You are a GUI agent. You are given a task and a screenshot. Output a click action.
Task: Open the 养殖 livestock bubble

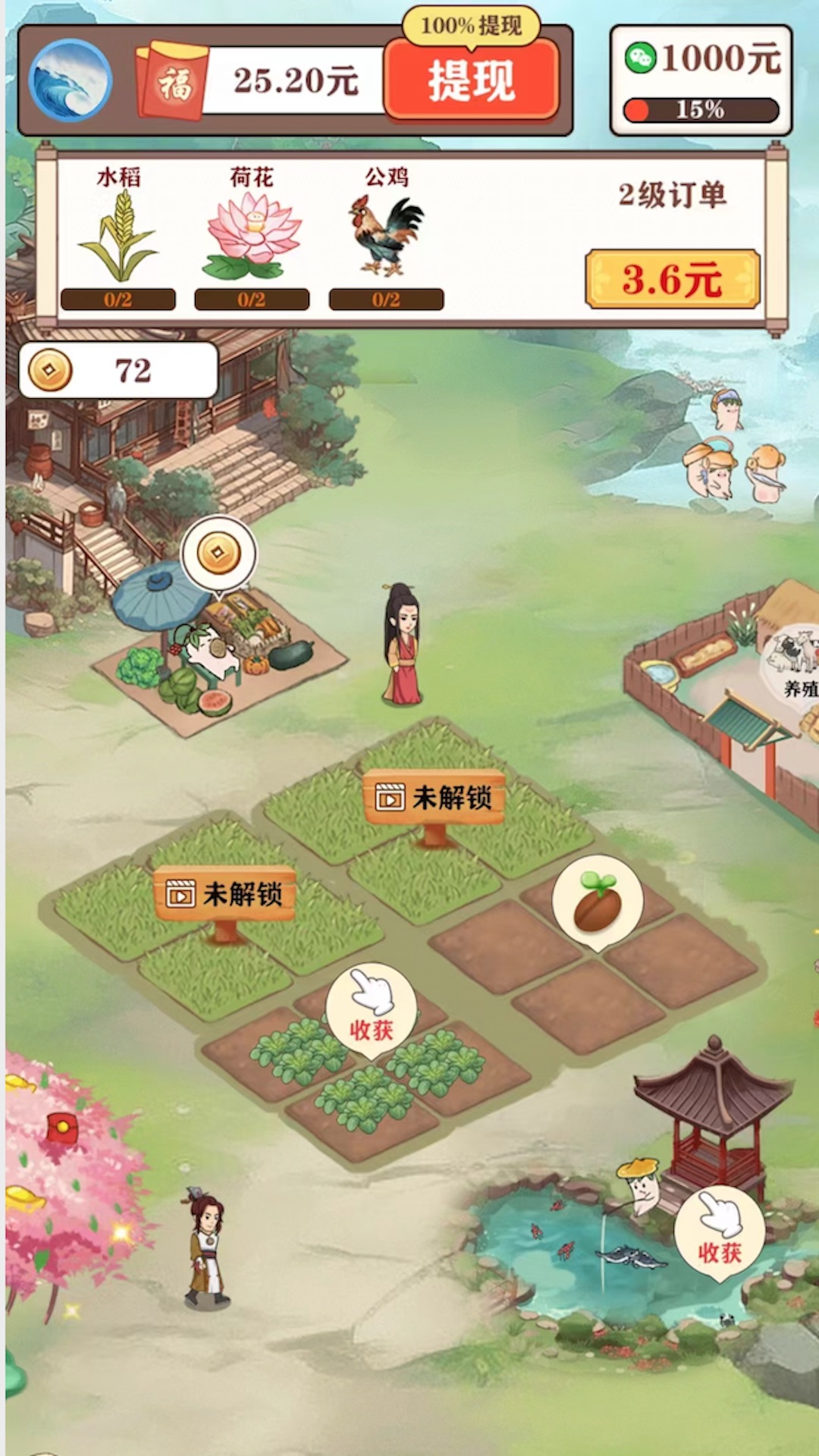pyautogui.click(x=795, y=660)
